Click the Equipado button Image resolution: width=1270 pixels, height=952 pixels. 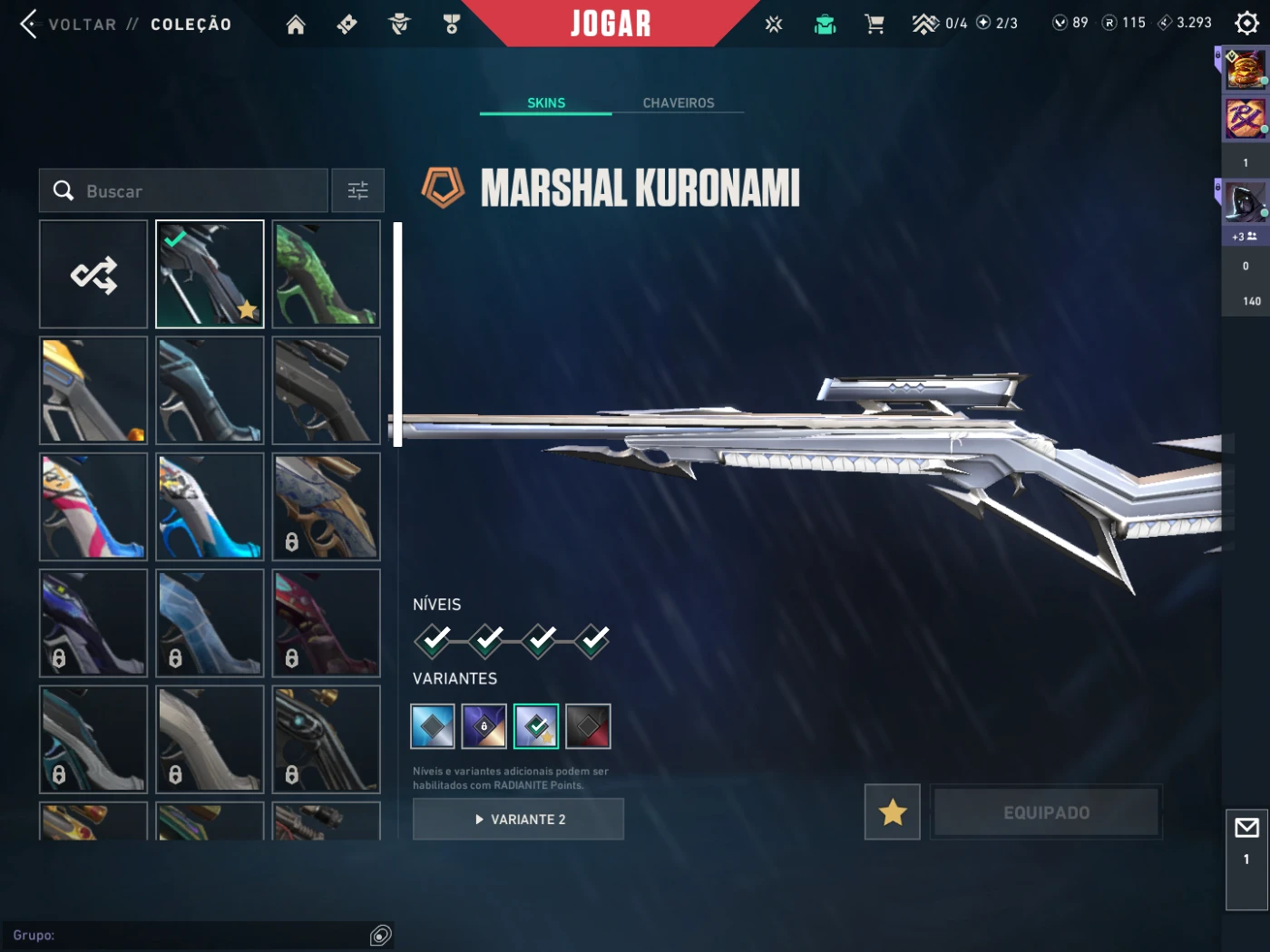pyautogui.click(x=1047, y=812)
